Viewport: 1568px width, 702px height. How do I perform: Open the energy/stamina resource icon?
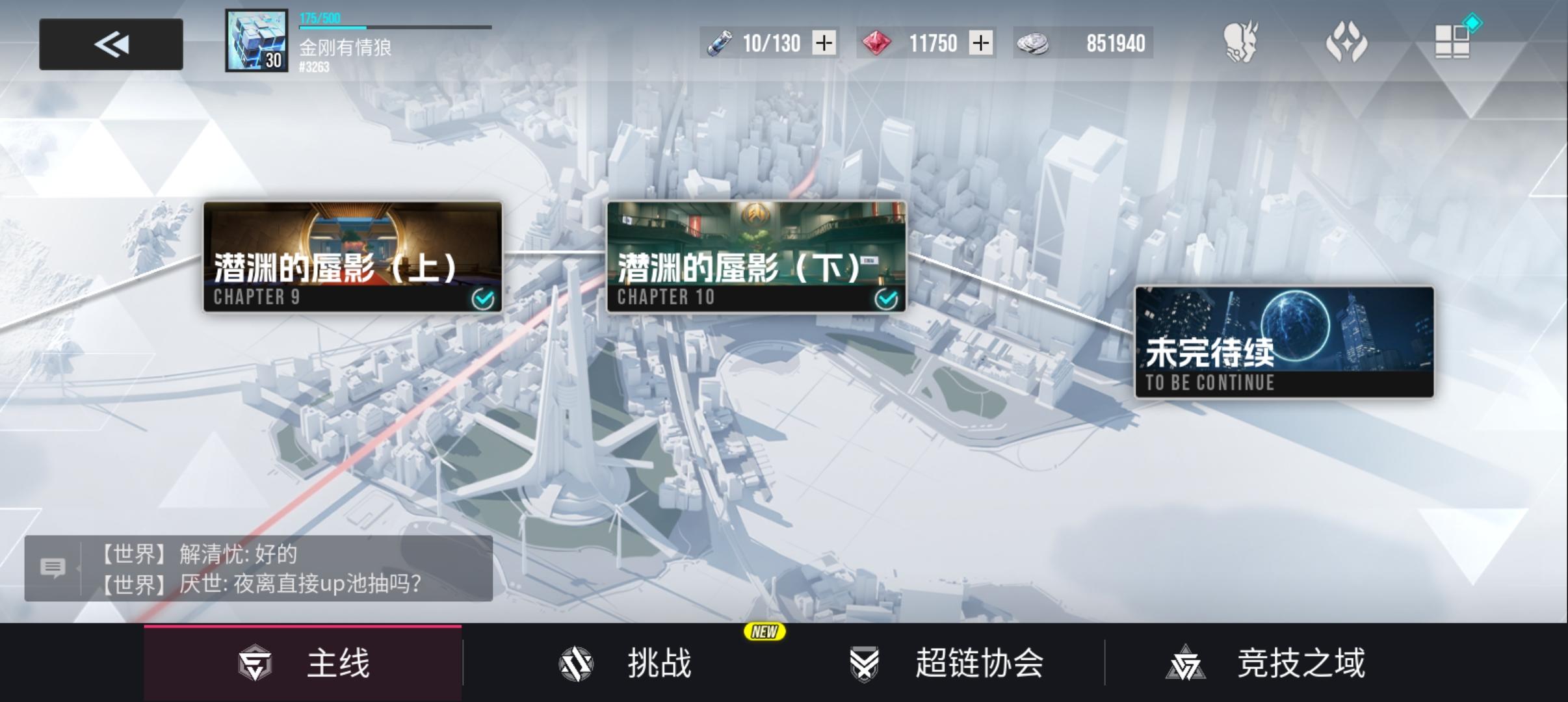pyautogui.click(x=718, y=43)
